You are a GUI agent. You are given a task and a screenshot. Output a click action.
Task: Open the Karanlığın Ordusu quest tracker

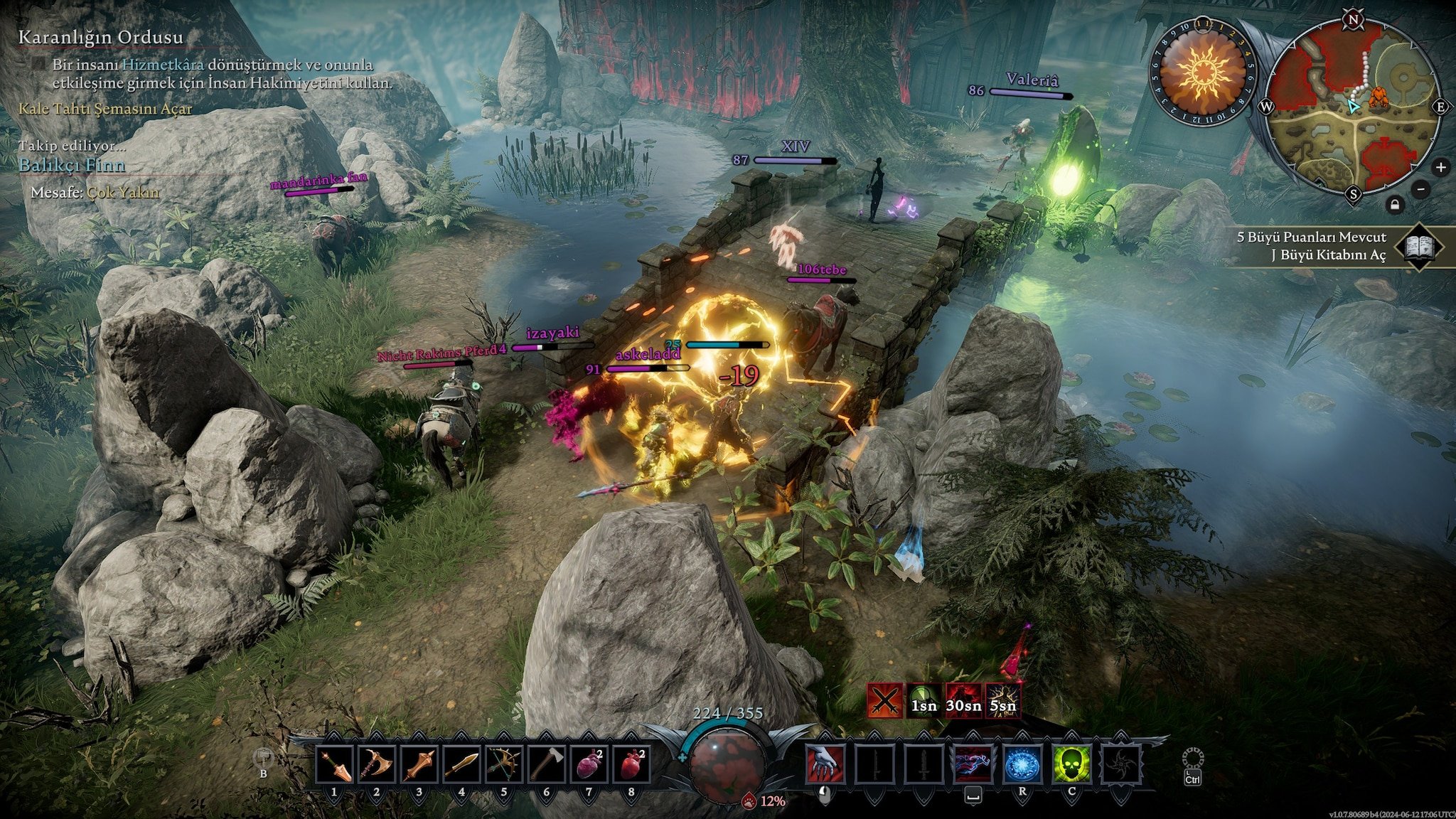pyautogui.click(x=100, y=37)
